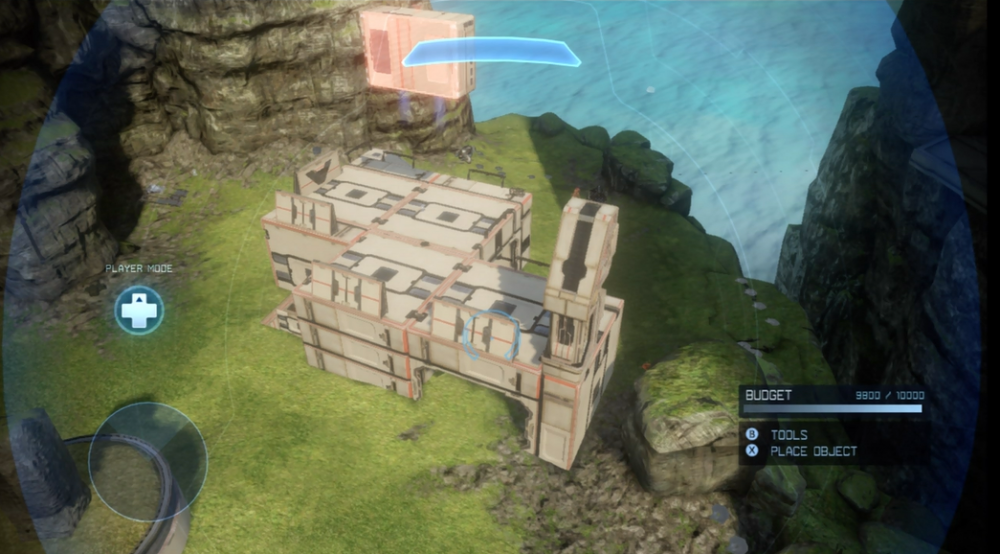Open the Tools option
This screenshot has width=1000, height=554.
point(789,436)
